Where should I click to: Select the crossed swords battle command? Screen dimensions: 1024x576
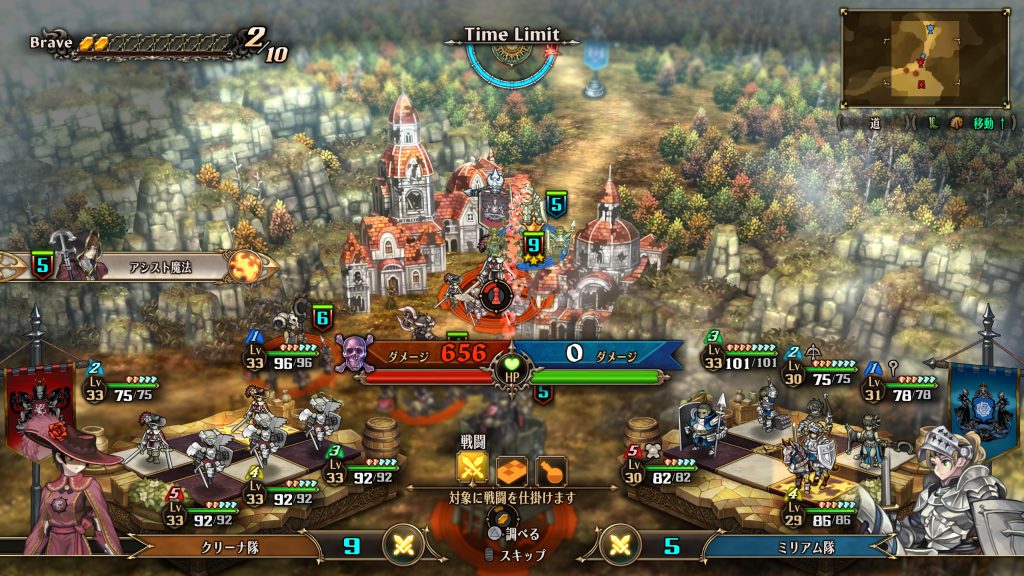click(473, 468)
